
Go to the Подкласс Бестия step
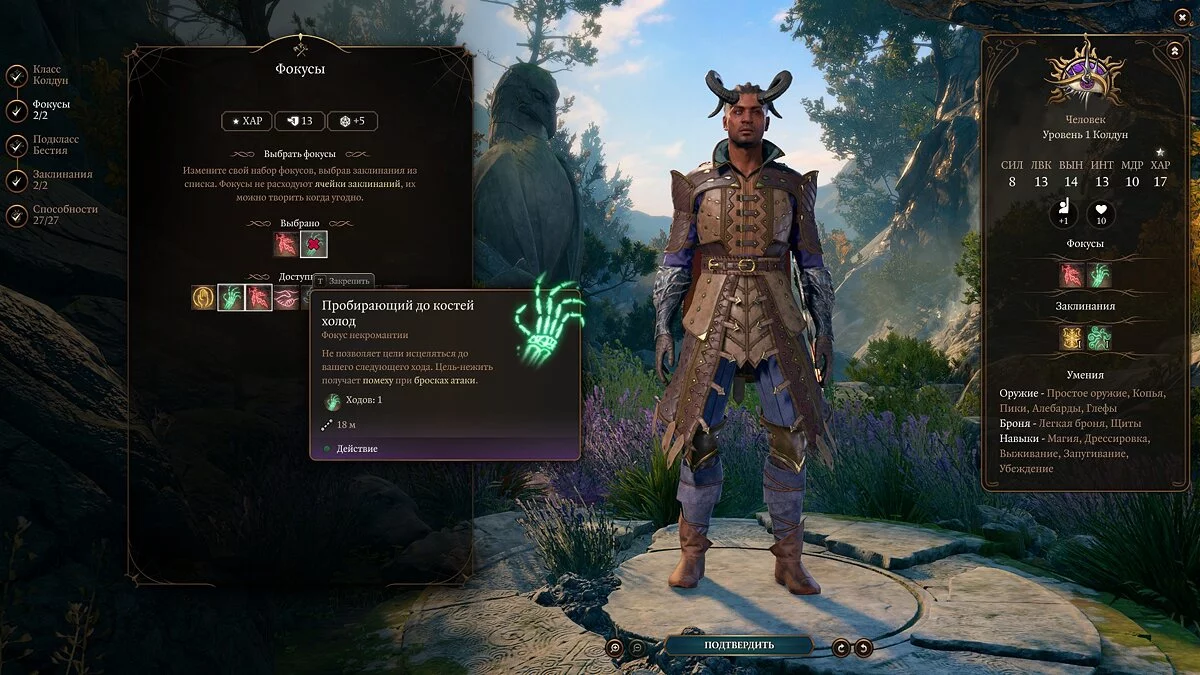(x=17, y=145)
